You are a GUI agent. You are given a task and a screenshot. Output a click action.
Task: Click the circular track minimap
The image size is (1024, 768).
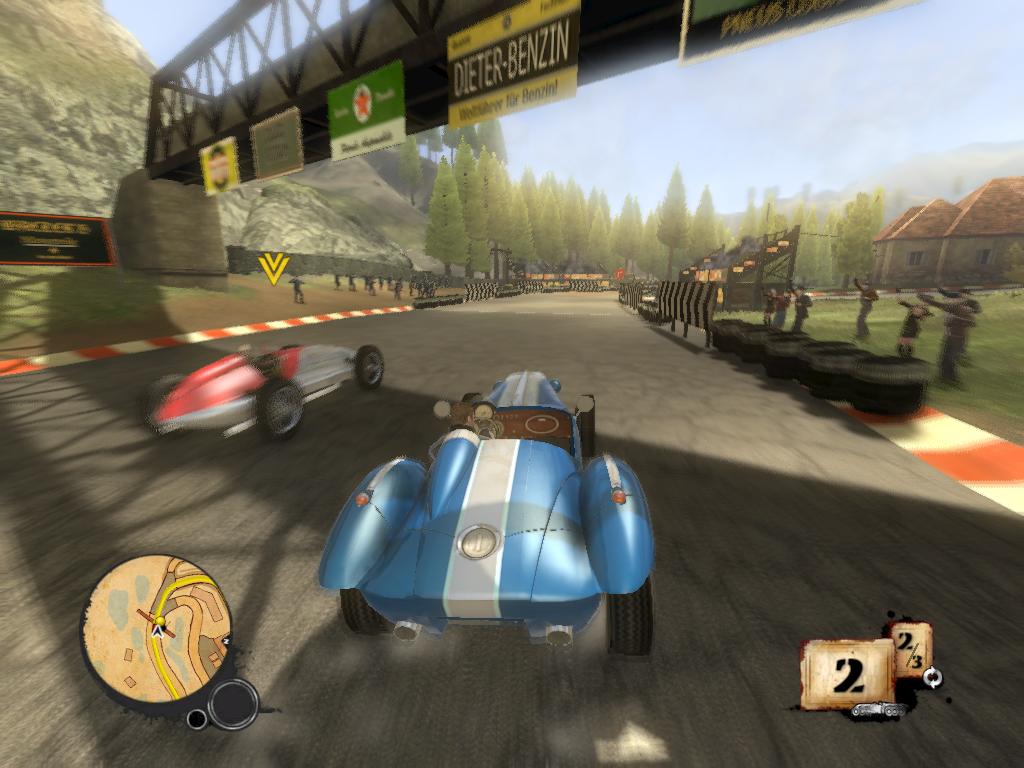[x=155, y=628]
